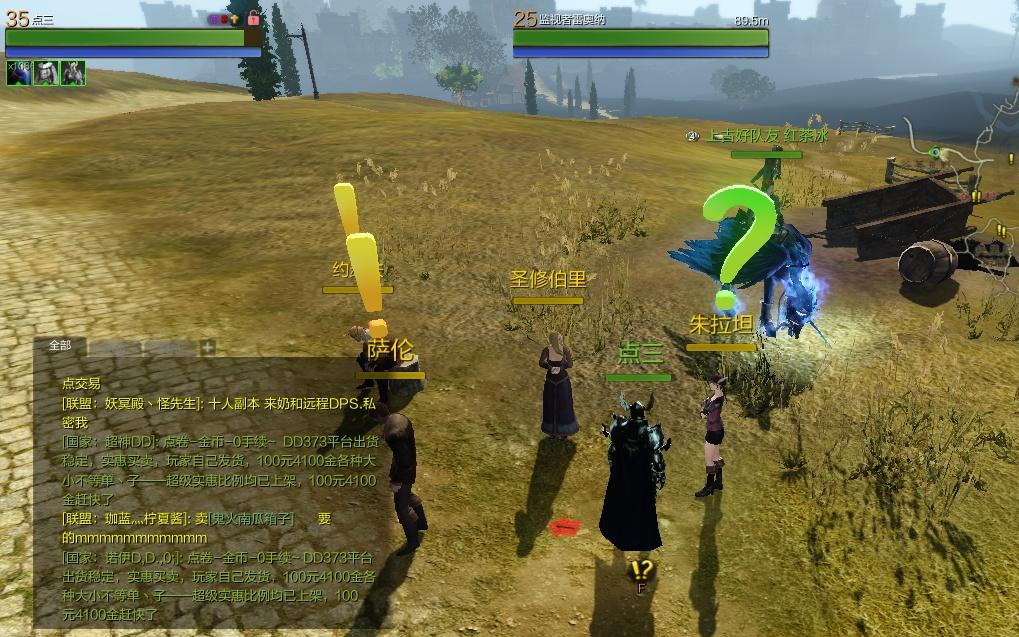Select the first buff icon with x106 stack
The height and width of the screenshot is (637, 1019).
(19, 73)
